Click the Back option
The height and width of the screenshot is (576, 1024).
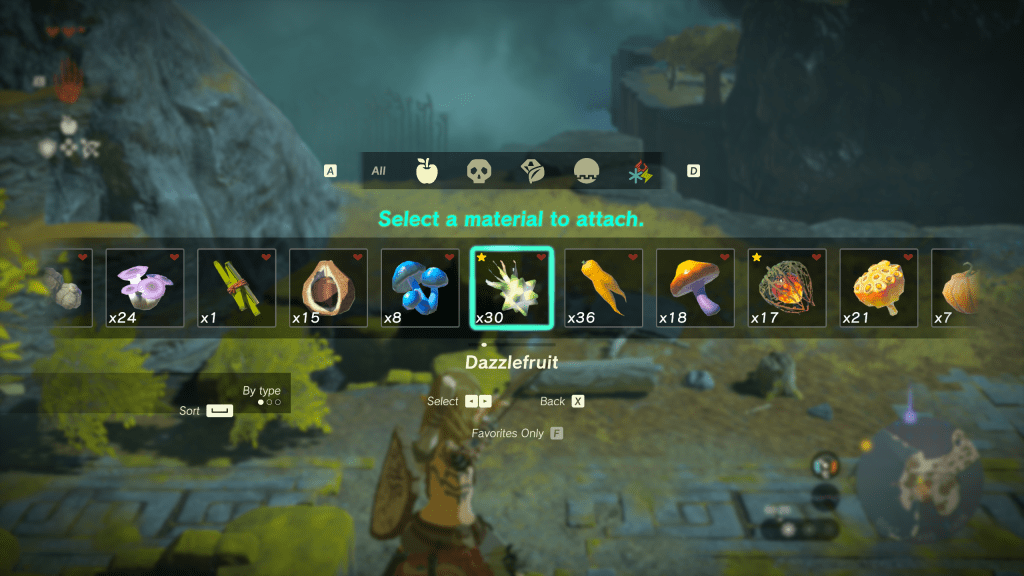click(577, 401)
